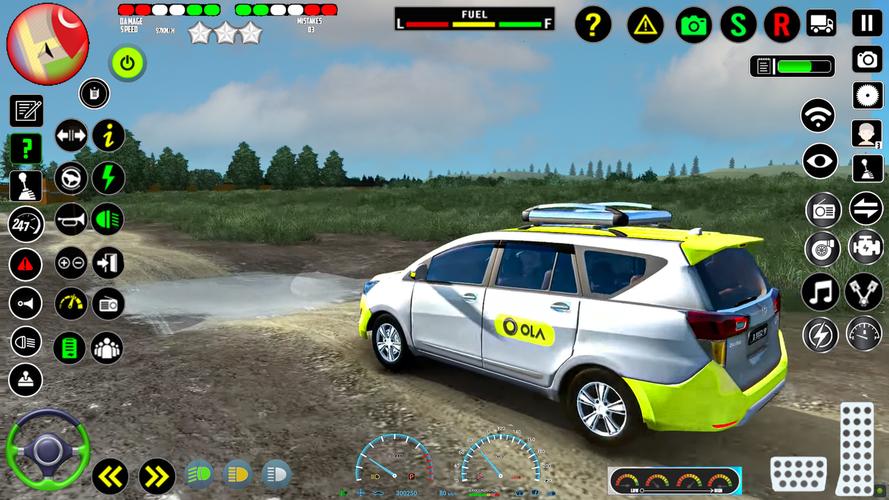Toggle the 24/7 speedometer icon

[26, 223]
